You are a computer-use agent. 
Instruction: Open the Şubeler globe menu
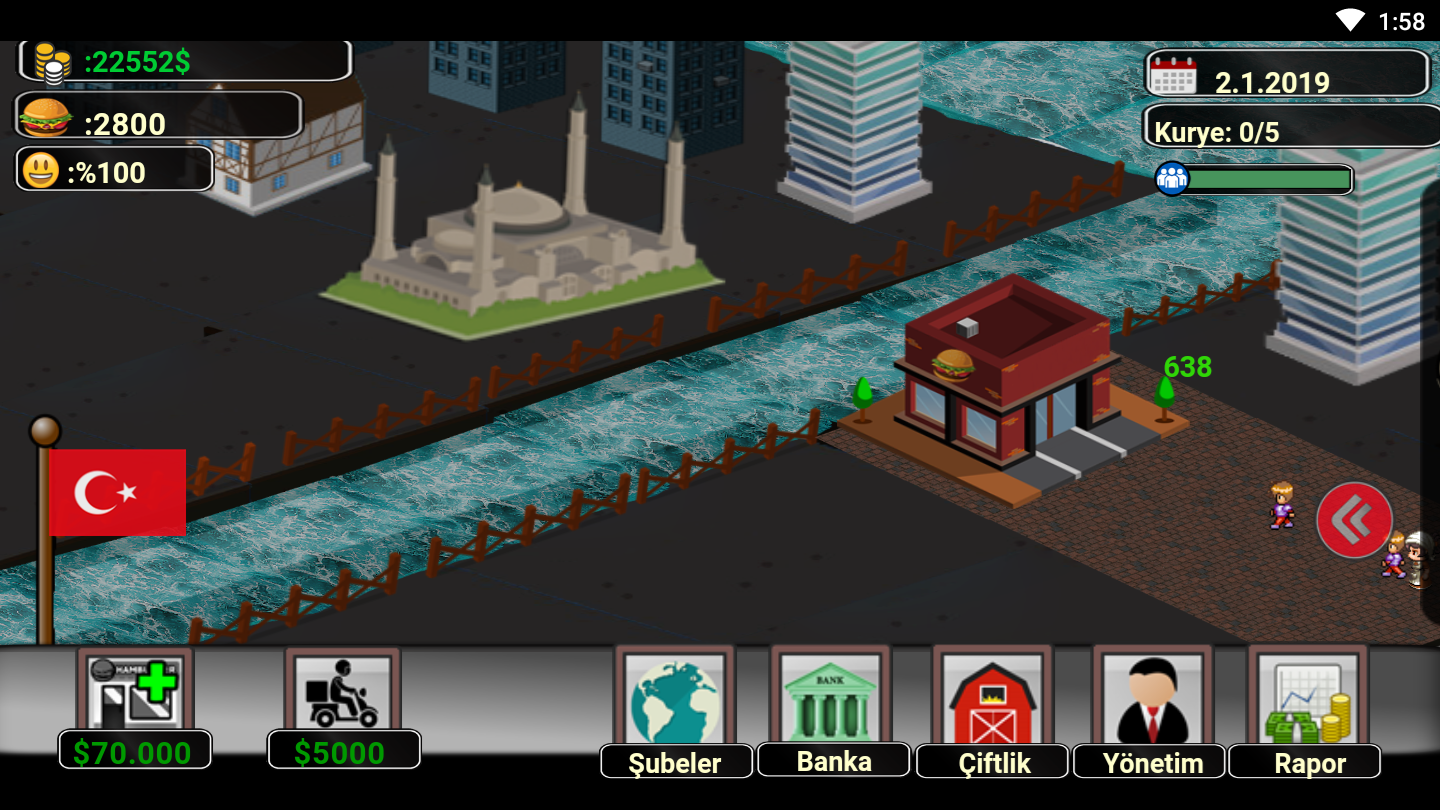[x=675, y=702]
